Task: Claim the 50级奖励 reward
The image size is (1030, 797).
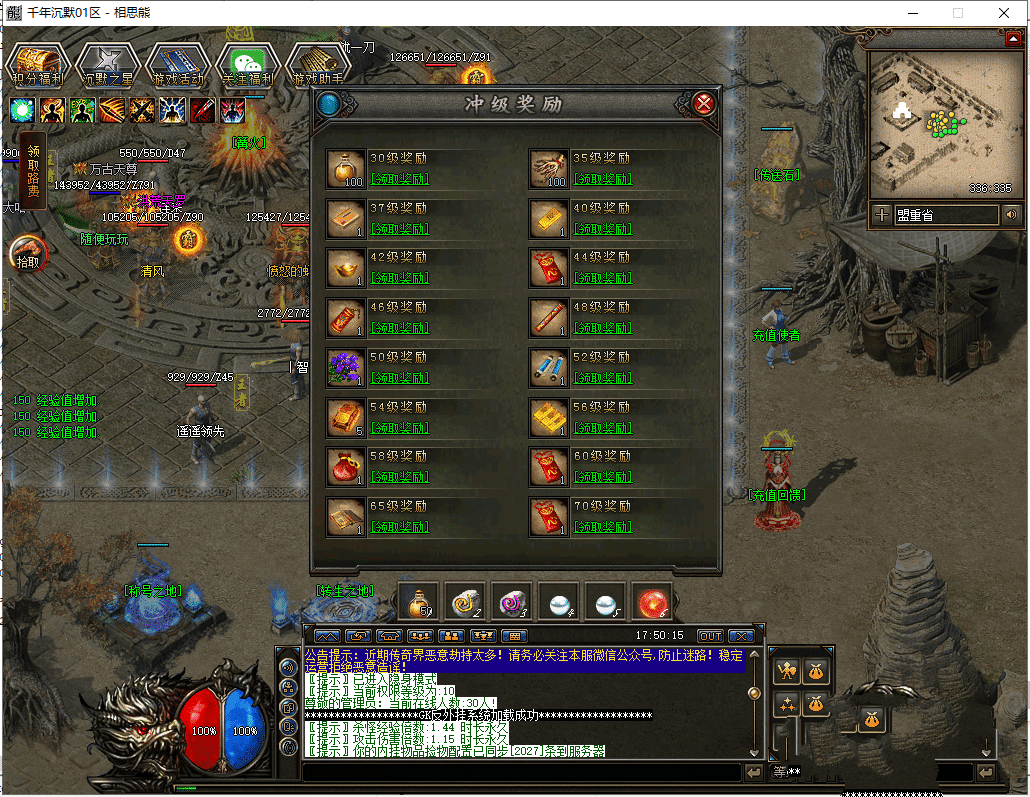Action: 399,378
